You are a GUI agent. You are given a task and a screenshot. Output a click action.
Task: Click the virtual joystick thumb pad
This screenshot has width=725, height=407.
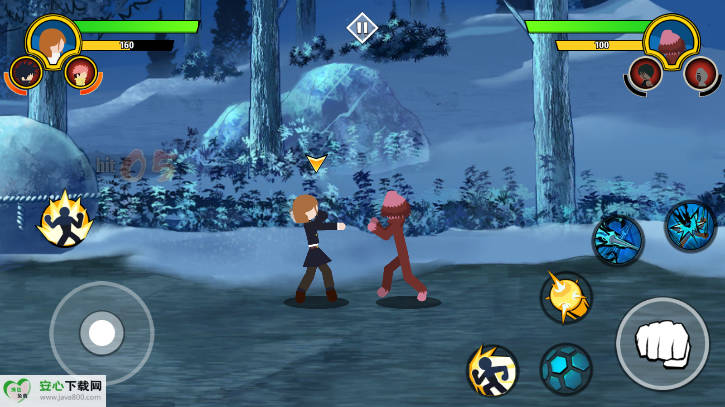tap(101, 332)
